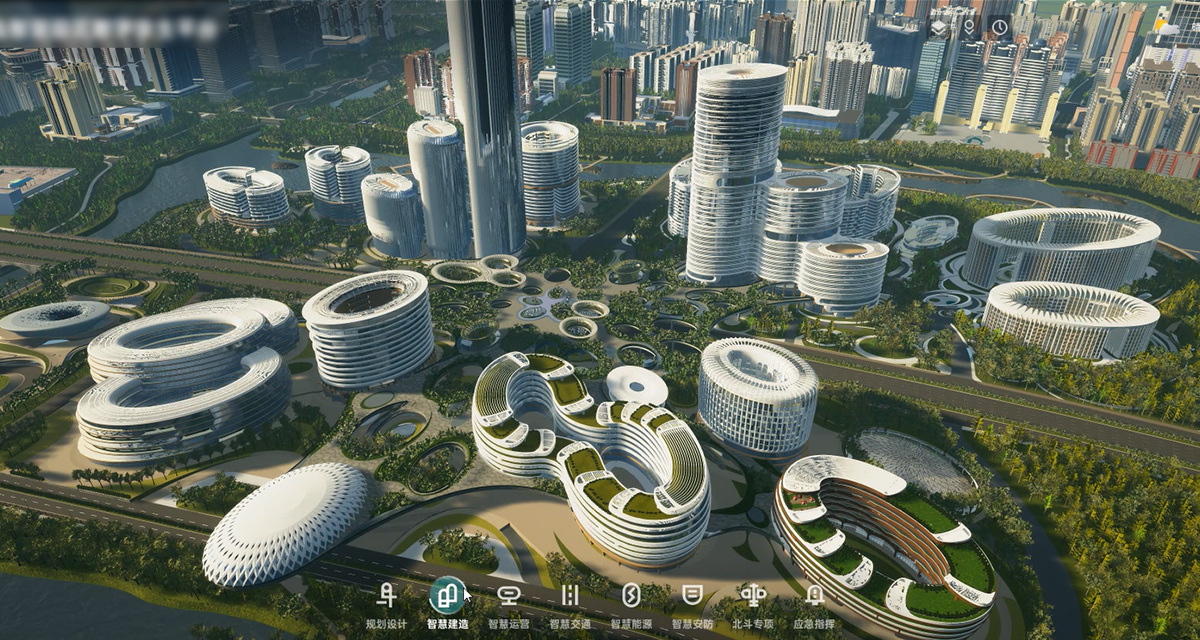Select the highlighted 智慧建造 module
Screen dimensions: 1200x640
click(x=447, y=597)
